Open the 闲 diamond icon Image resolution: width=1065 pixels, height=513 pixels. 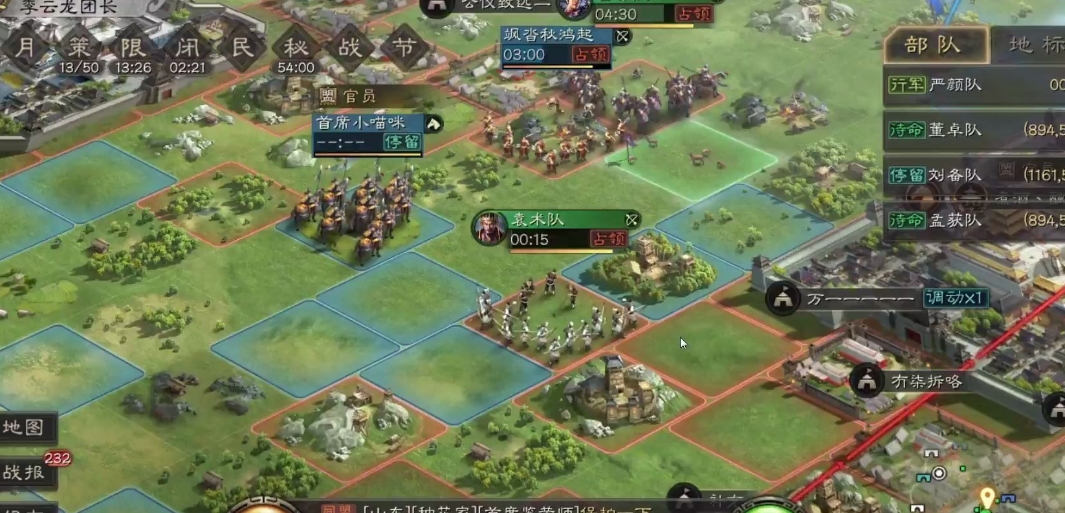tap(187, 48)
